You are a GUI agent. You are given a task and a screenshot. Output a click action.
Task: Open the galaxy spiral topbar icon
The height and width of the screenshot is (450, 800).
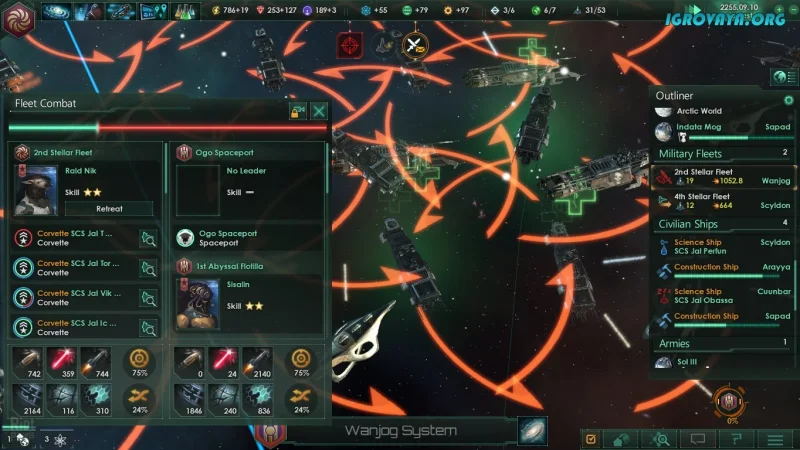point(55,12)
